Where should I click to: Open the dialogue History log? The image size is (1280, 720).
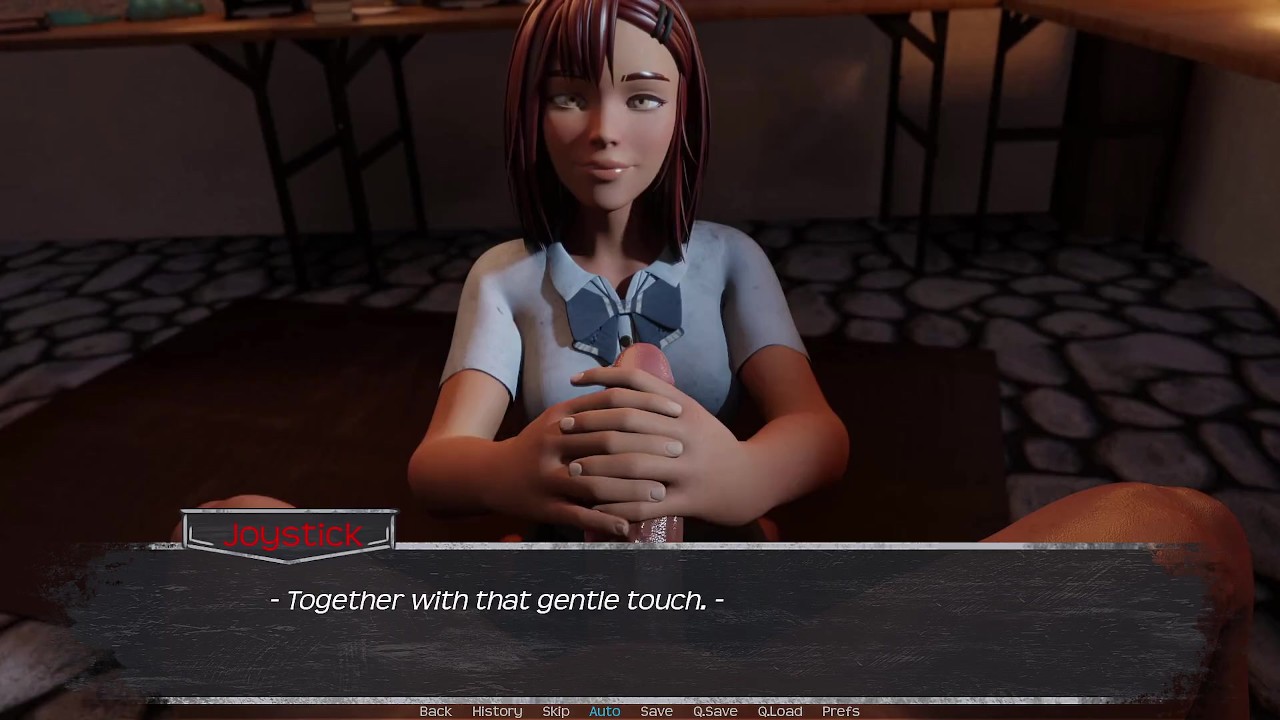(x=497, y=711)
